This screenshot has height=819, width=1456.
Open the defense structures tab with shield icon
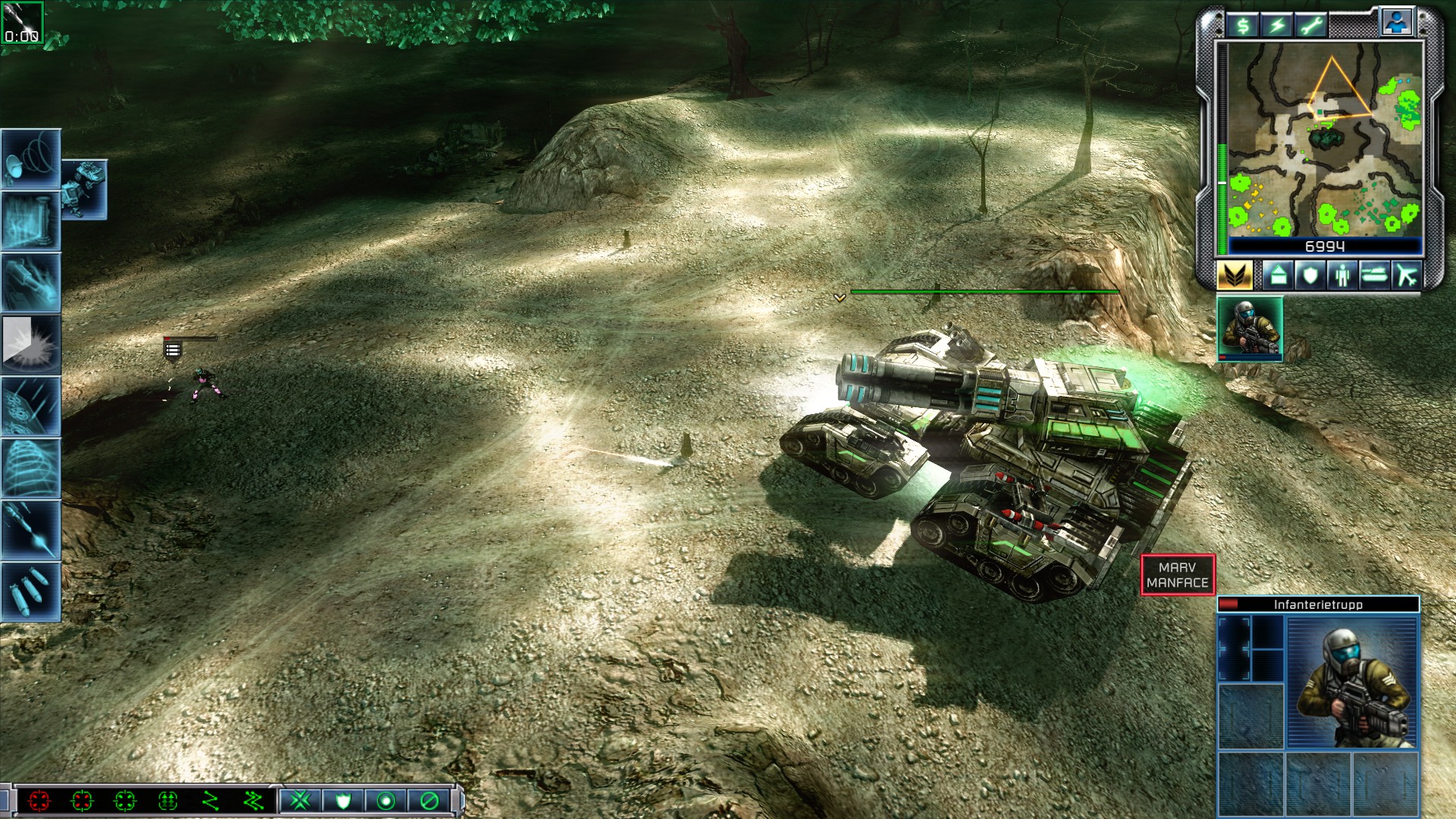(x=1310, y=277)
